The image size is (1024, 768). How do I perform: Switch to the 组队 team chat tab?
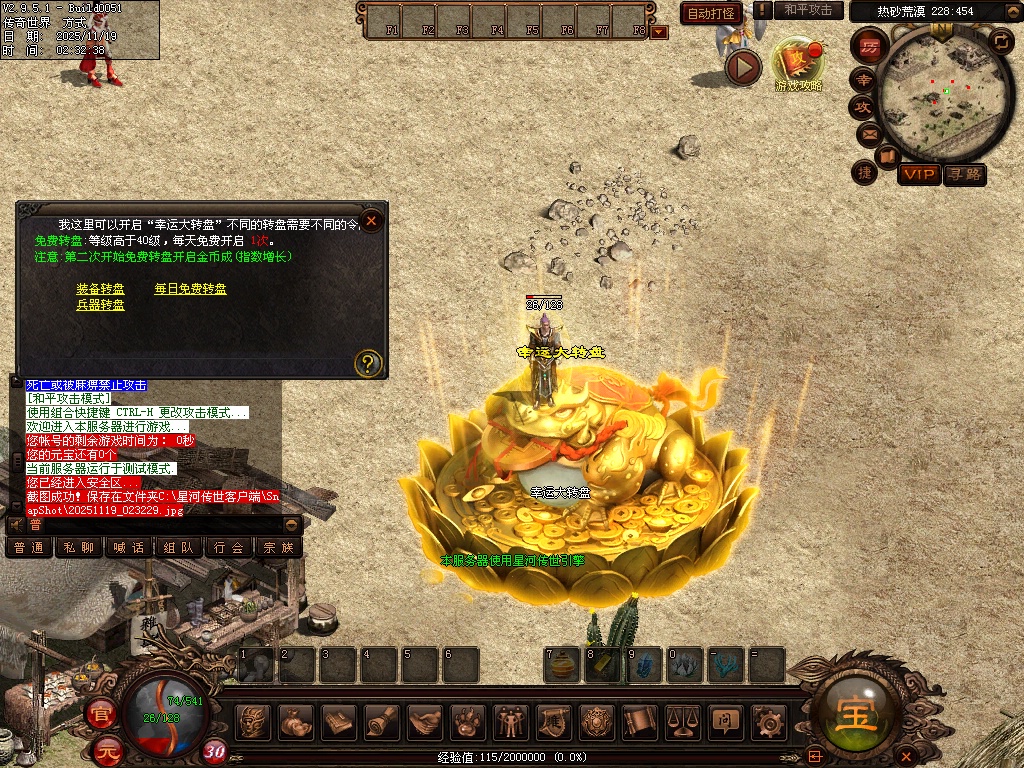[178, 548]
